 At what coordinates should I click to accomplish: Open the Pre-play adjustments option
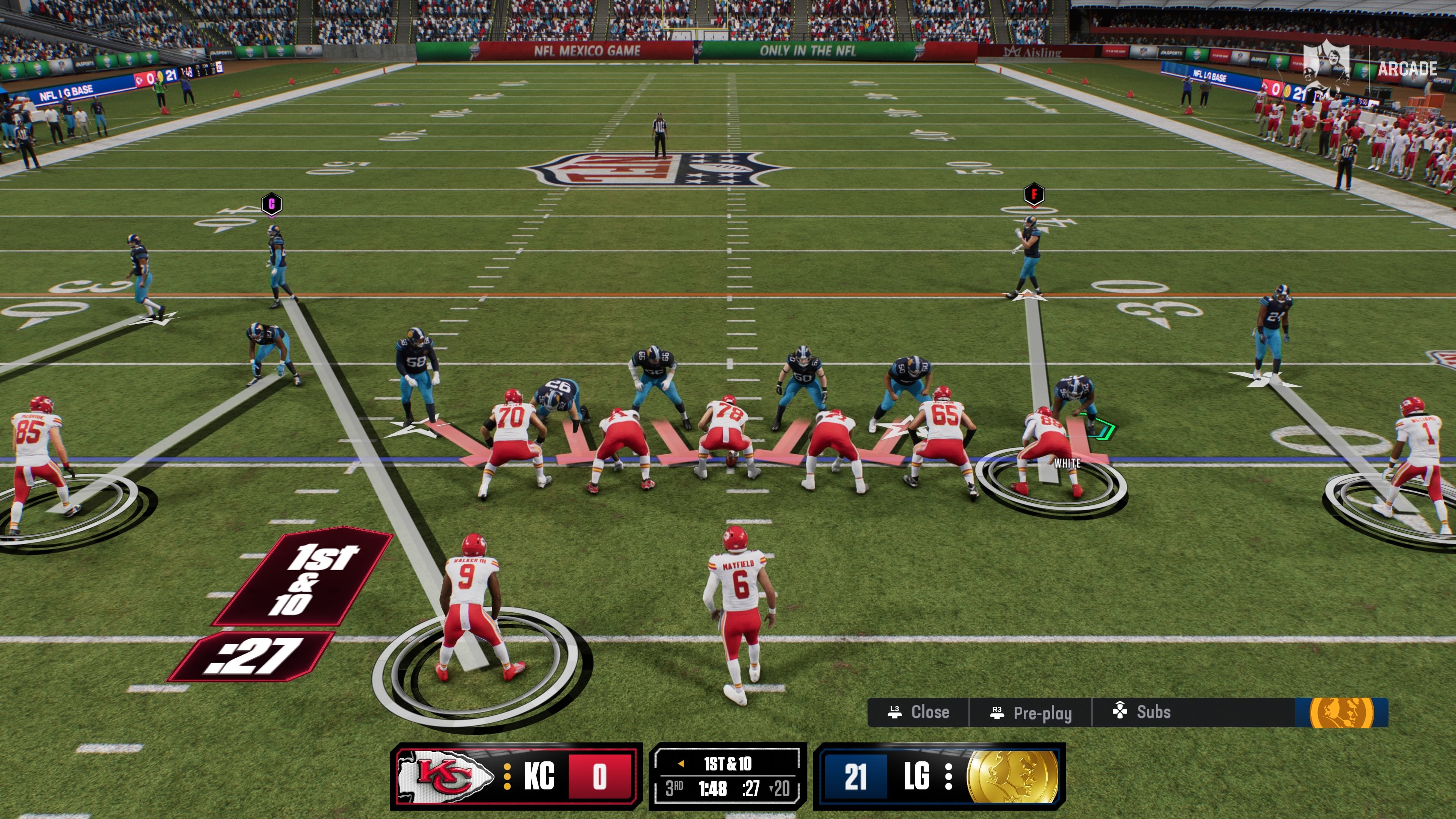tap(1031, 713)
